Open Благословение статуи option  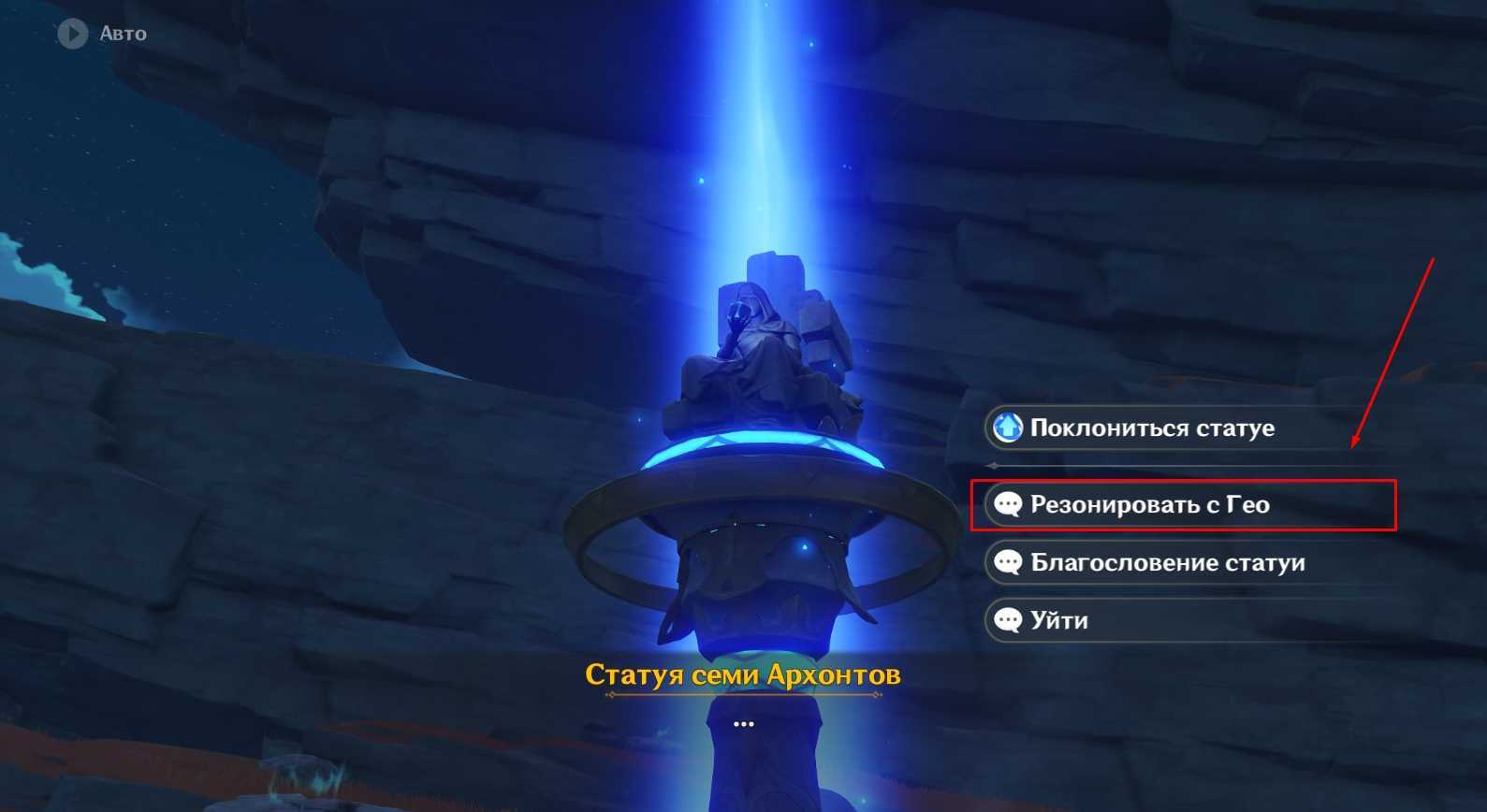click(1166, 563)
